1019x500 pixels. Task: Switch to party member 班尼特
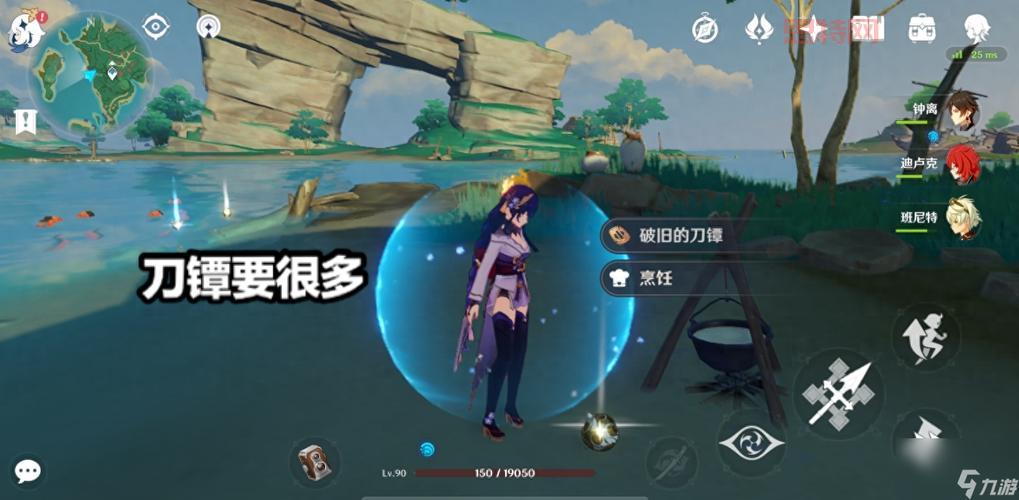click(x=964, y=221)
